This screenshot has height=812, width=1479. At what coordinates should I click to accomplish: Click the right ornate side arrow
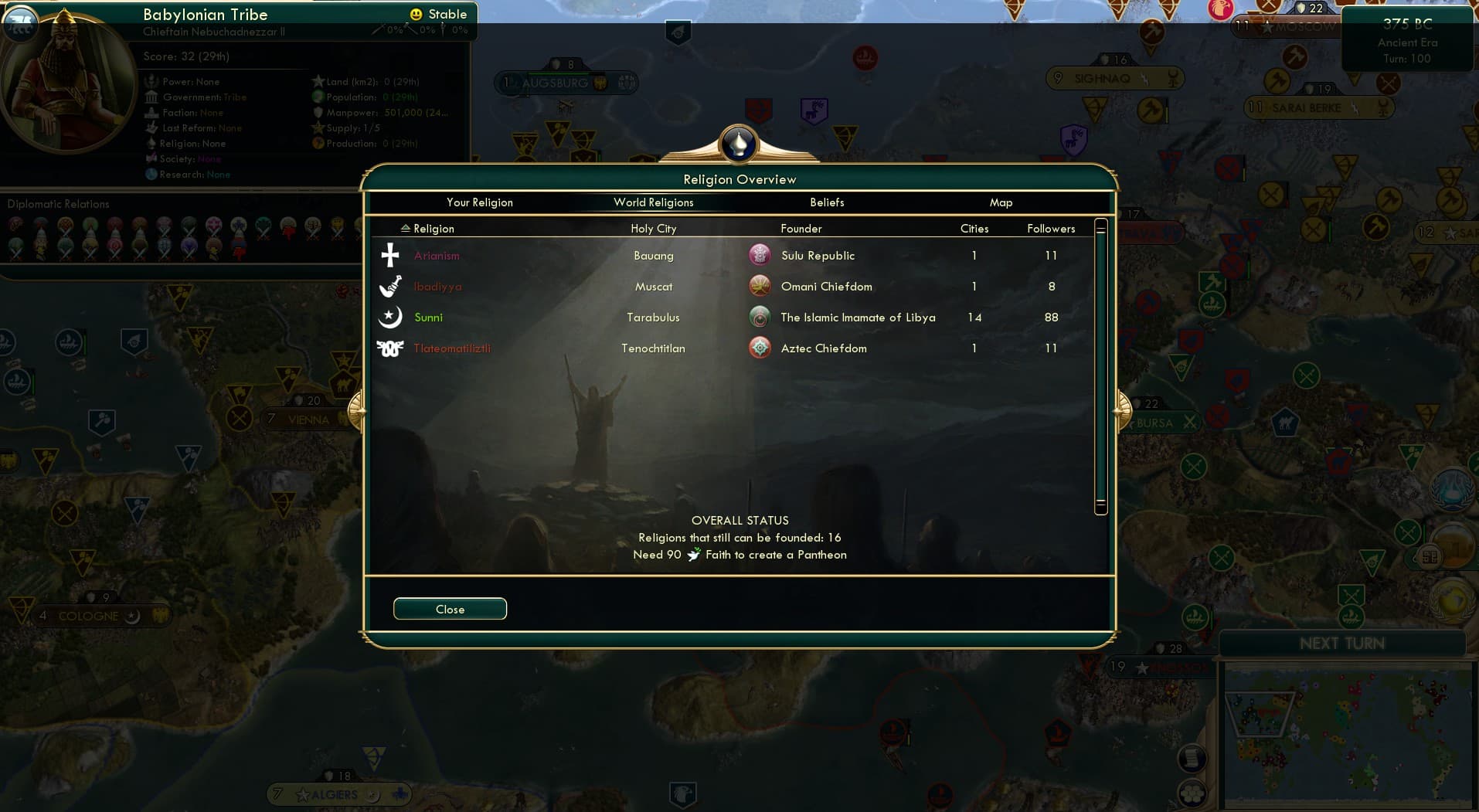(1121, 409)
